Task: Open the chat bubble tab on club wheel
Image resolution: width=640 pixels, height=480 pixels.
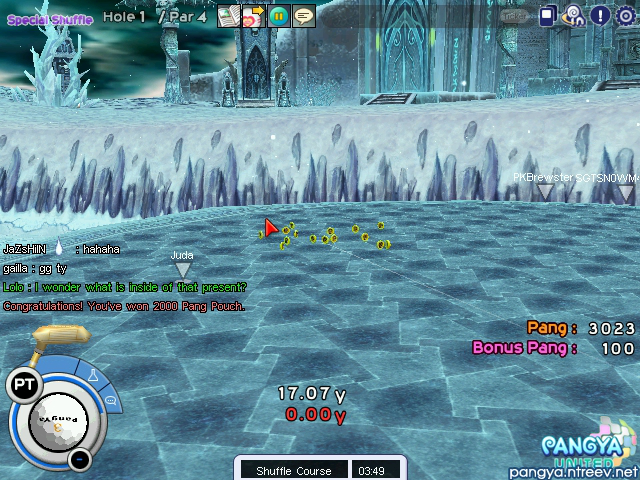Action: pos(111,400)
